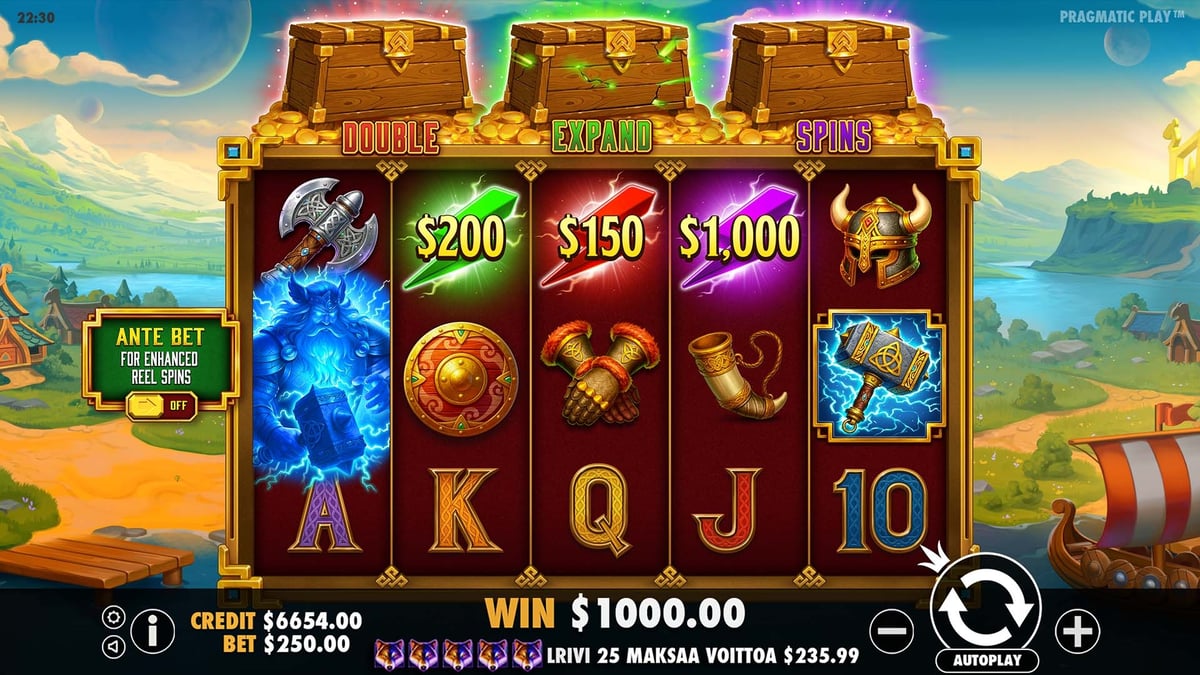1200x675 pixels.
Task: Open the game information paytable
Action: 152,631
